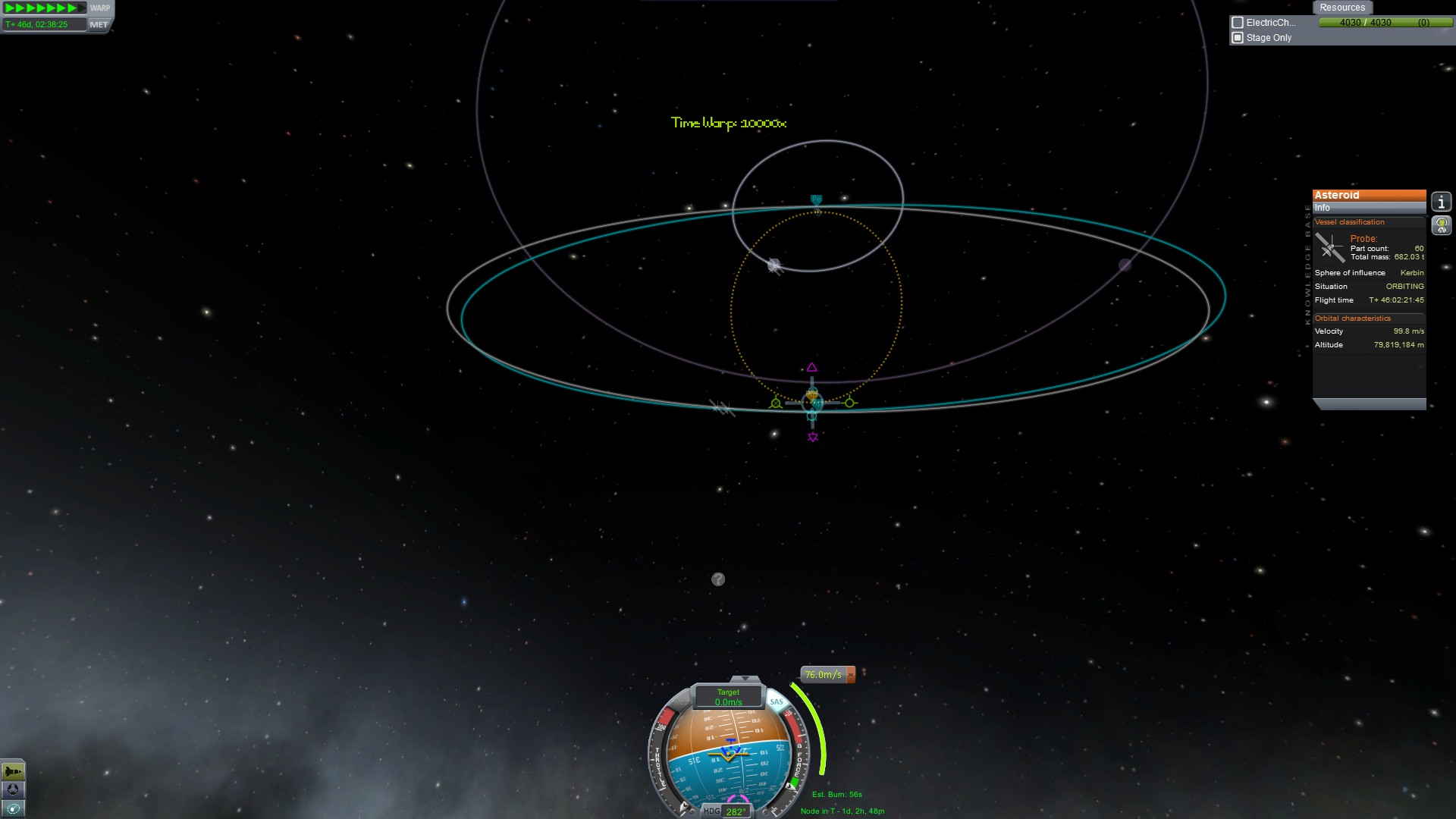Toggle the MET clock display
The image size is (1456, 819).
(99, 24)
